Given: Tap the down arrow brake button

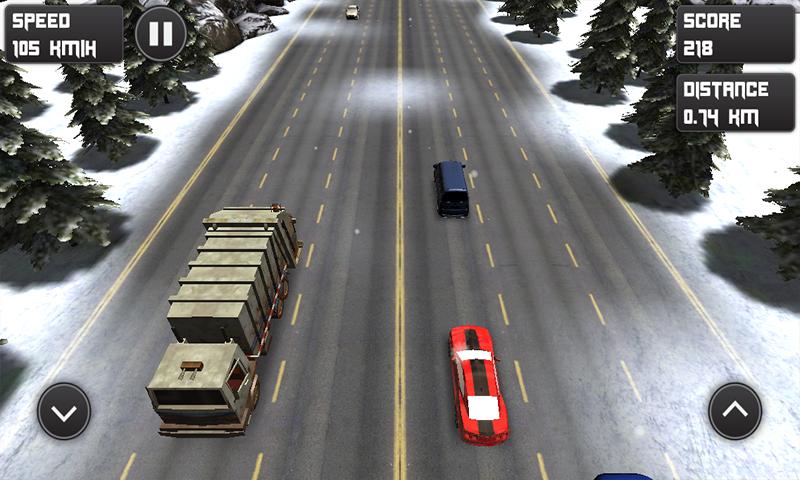Looking at the screenshot, I should tap(64, 411).
